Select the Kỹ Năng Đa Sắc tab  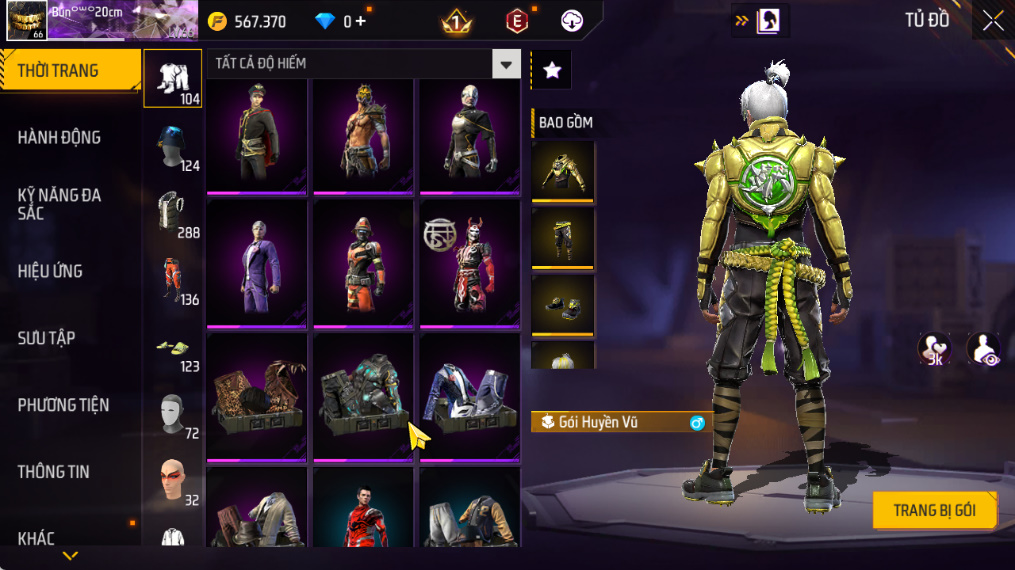tap(60, 204)
